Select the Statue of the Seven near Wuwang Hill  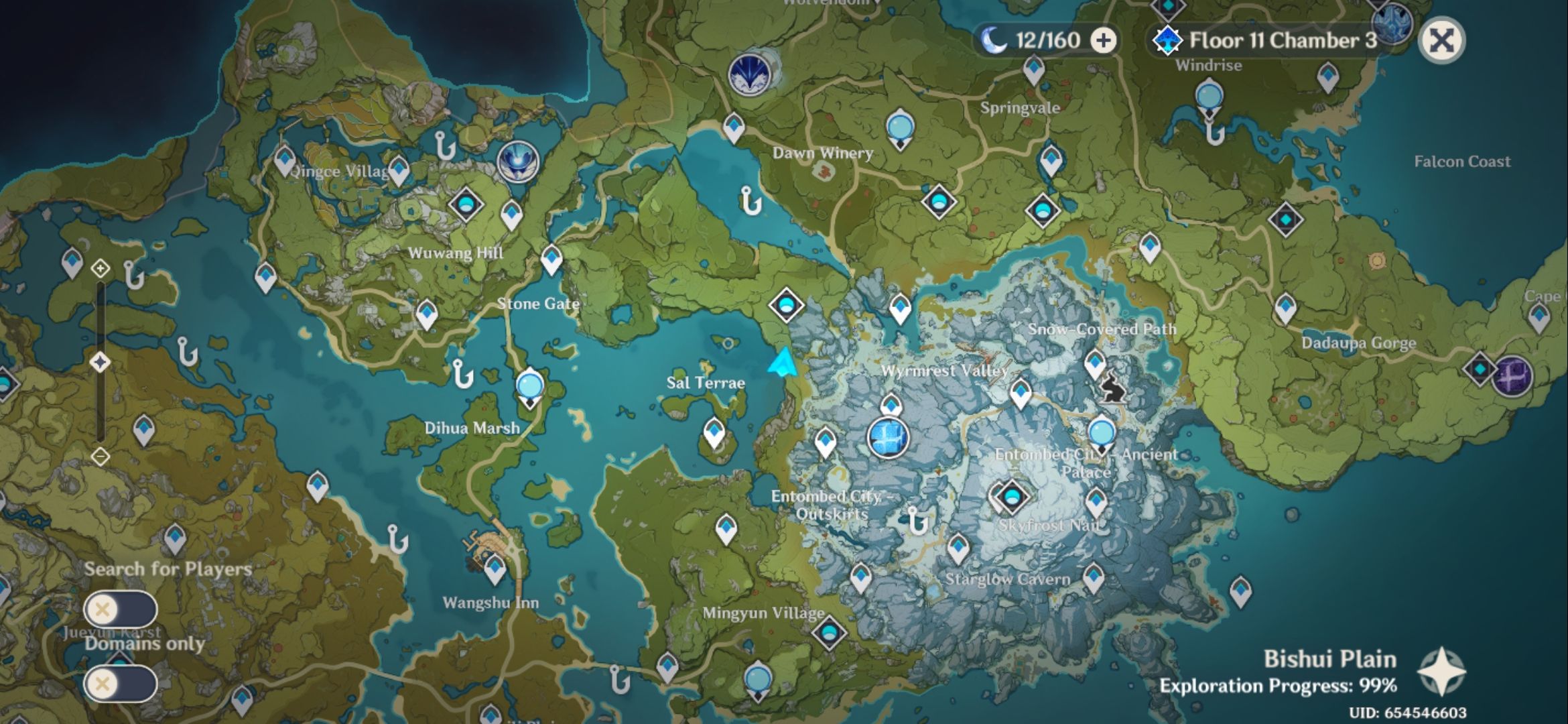[517, 160]
